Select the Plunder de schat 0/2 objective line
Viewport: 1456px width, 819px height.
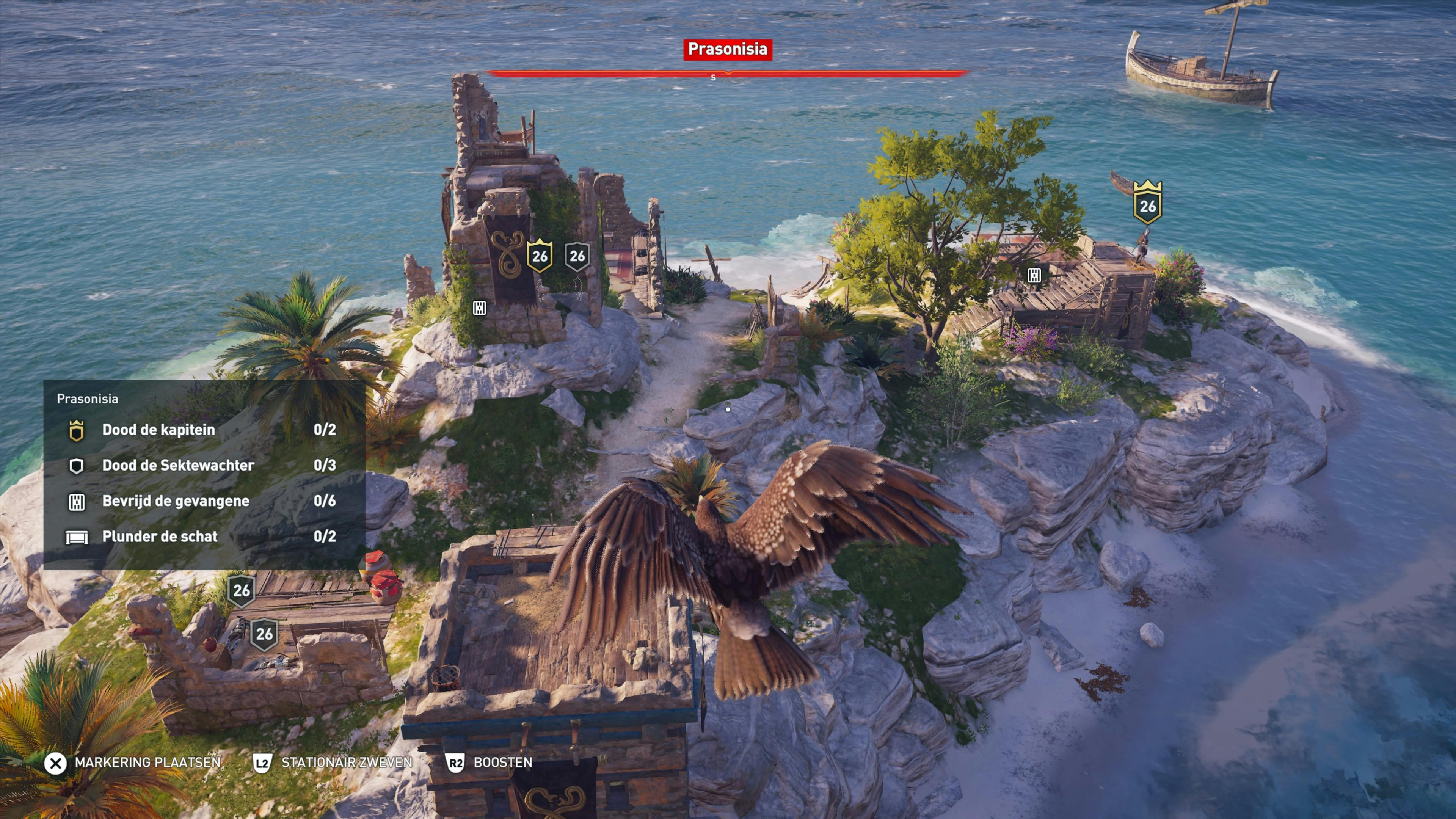click(x=160, y=537)
